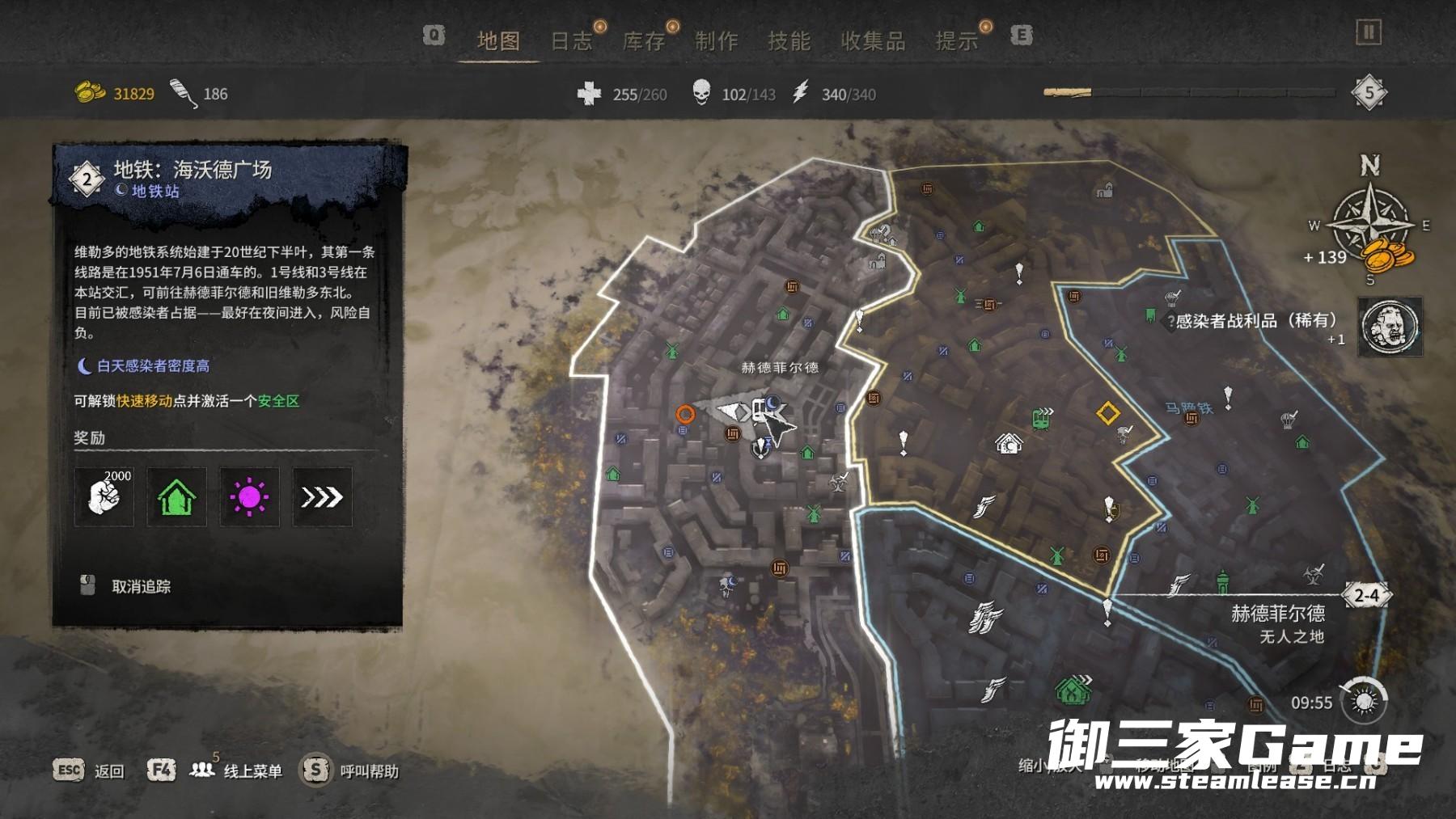Open the 库存 inventory tab
Viewport: 1456px width, 819px height.
click(644, 41)
